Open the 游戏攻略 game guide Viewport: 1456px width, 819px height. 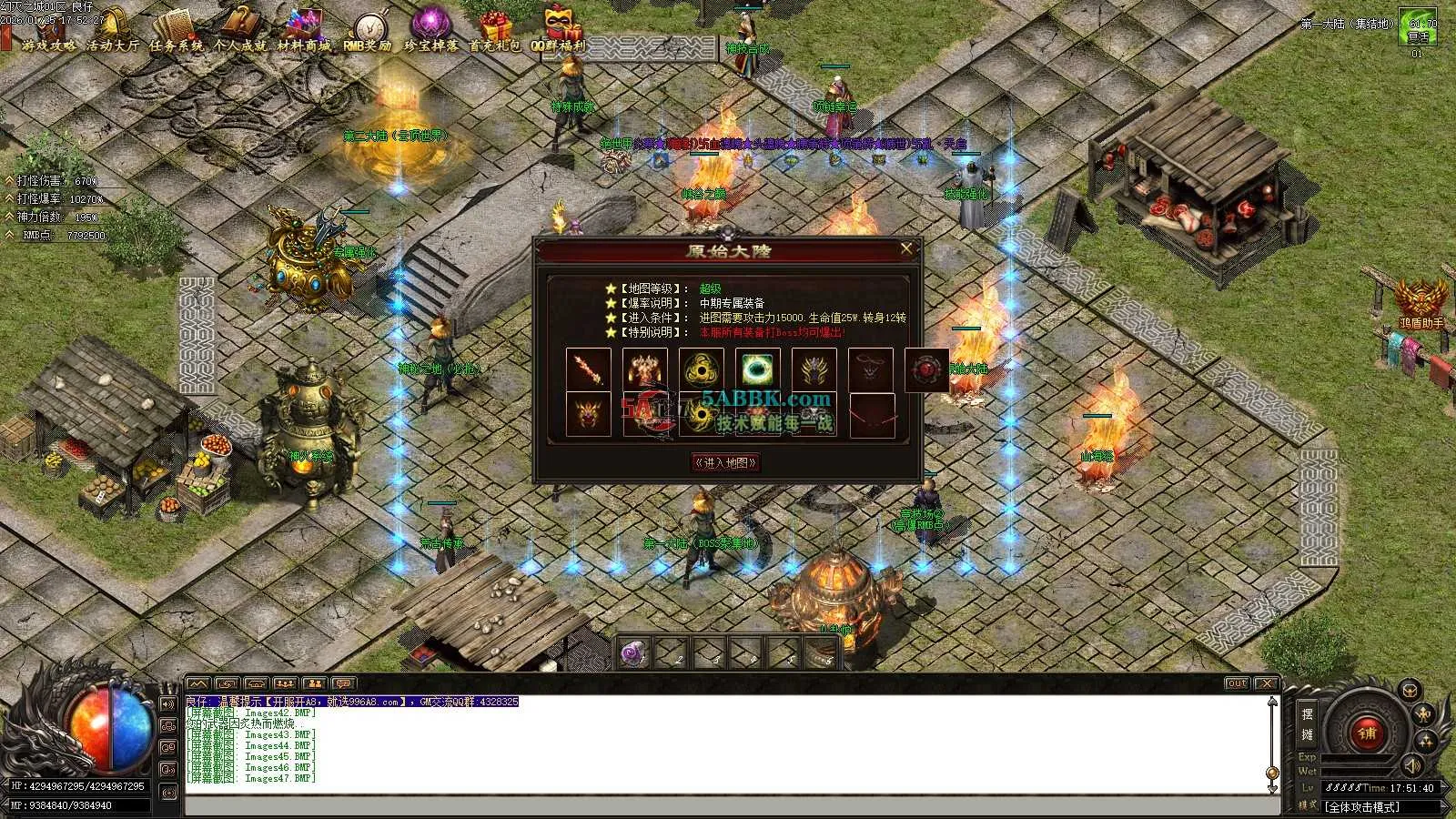click(49, 33)
